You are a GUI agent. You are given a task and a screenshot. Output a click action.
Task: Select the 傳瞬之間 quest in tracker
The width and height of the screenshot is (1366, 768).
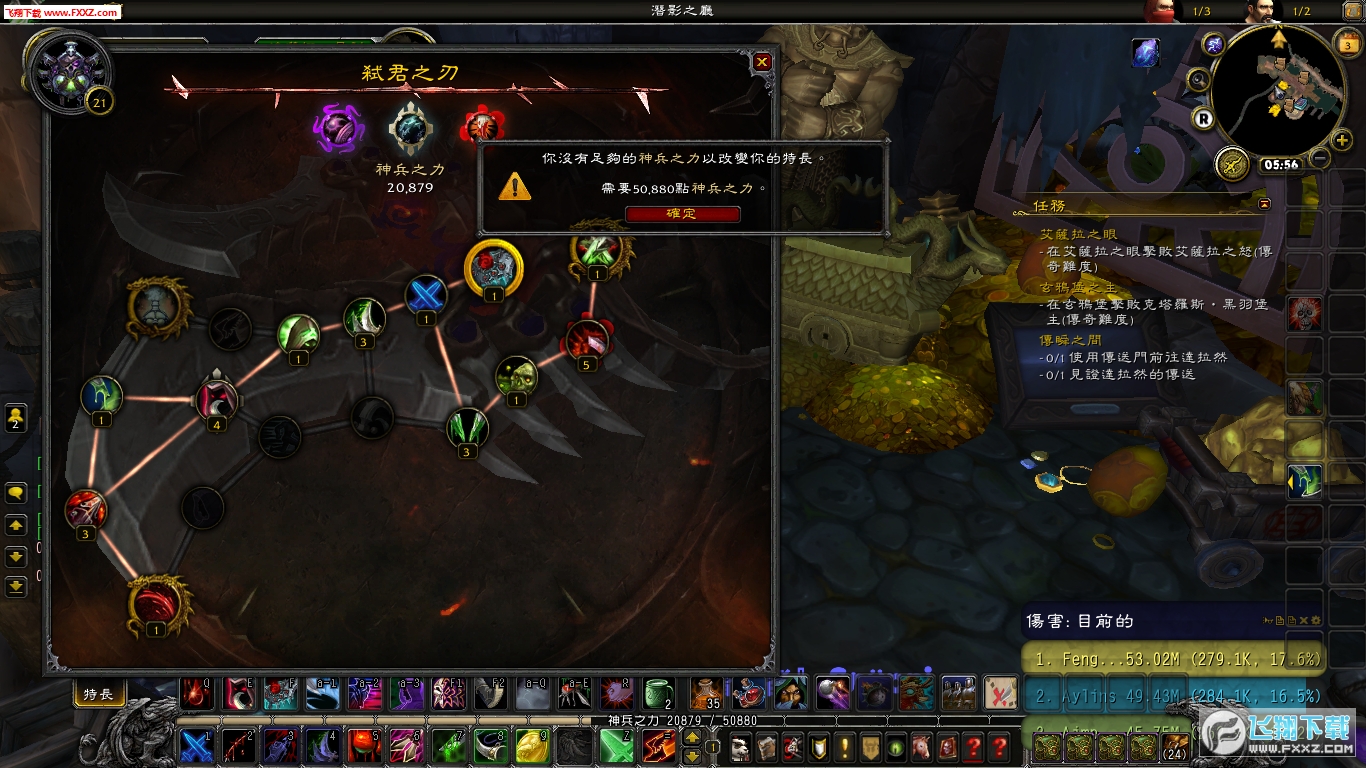(x=1073, y=340)
